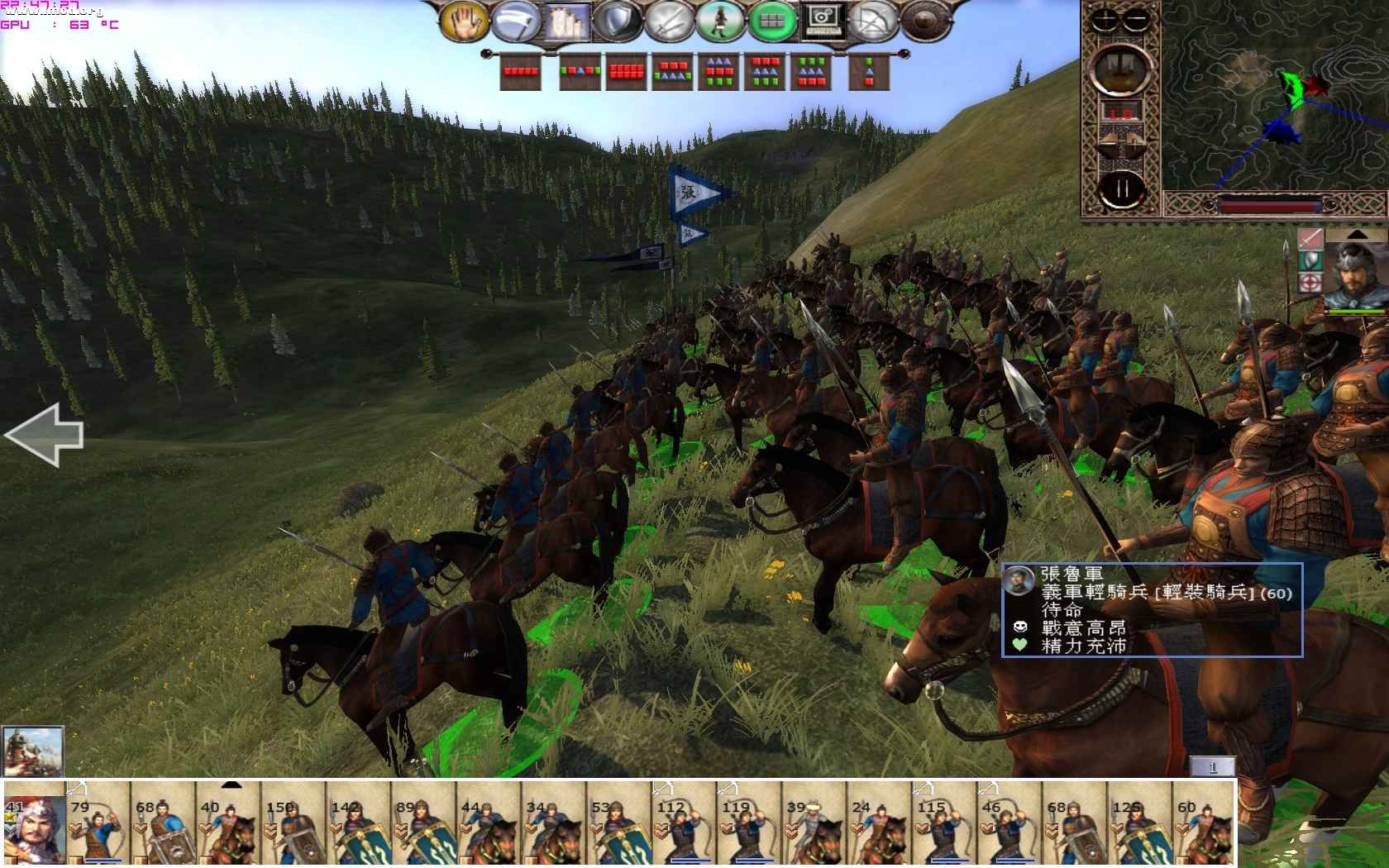Zoom out the minimap with minus button
Viewport: 1389px width, 868px height.
pyautogui.click(x=1137, y=18)
